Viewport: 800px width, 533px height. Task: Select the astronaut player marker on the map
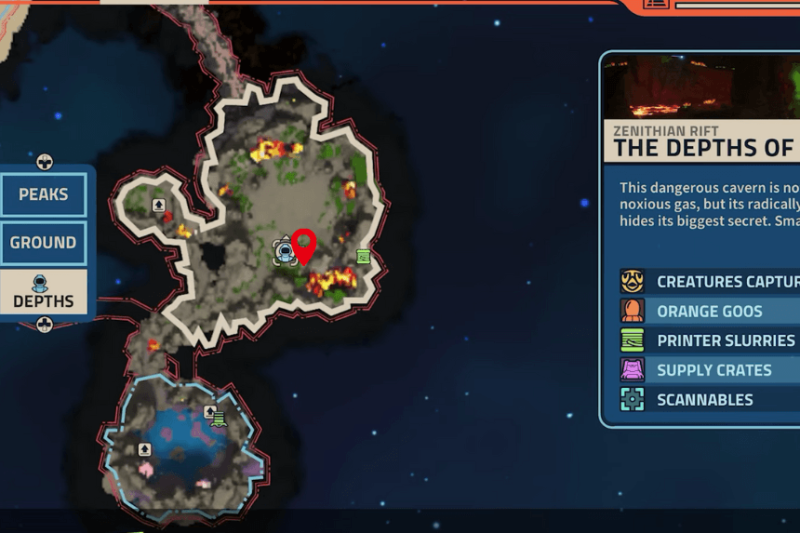(283, 247)
